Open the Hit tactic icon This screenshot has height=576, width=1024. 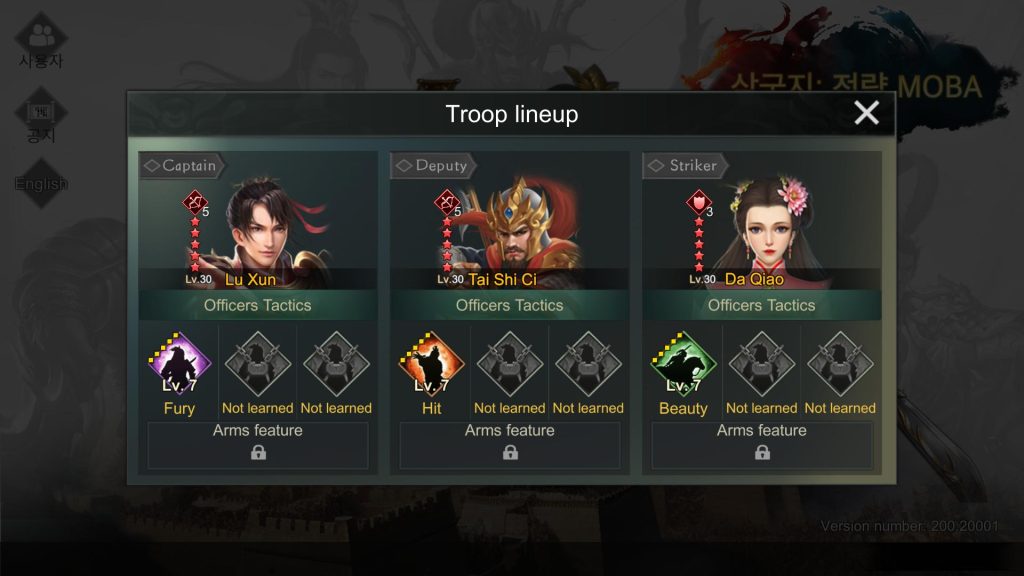431,365
